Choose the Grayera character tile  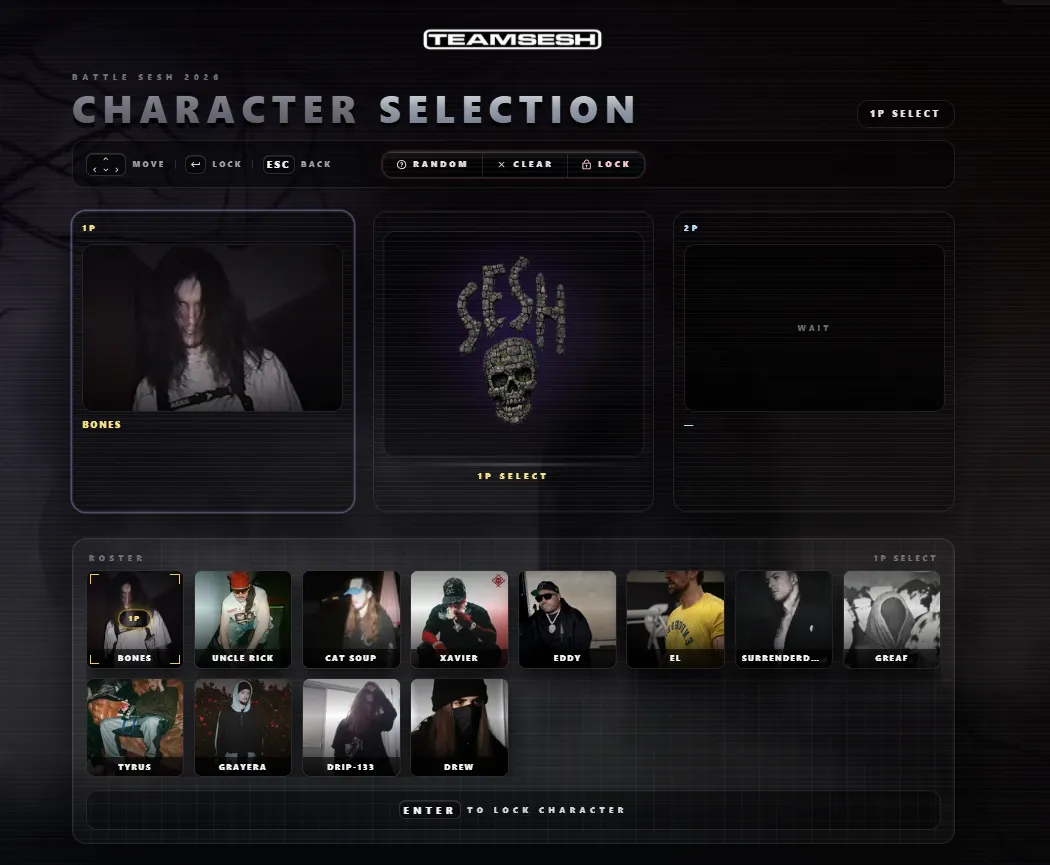click(243, 727)
